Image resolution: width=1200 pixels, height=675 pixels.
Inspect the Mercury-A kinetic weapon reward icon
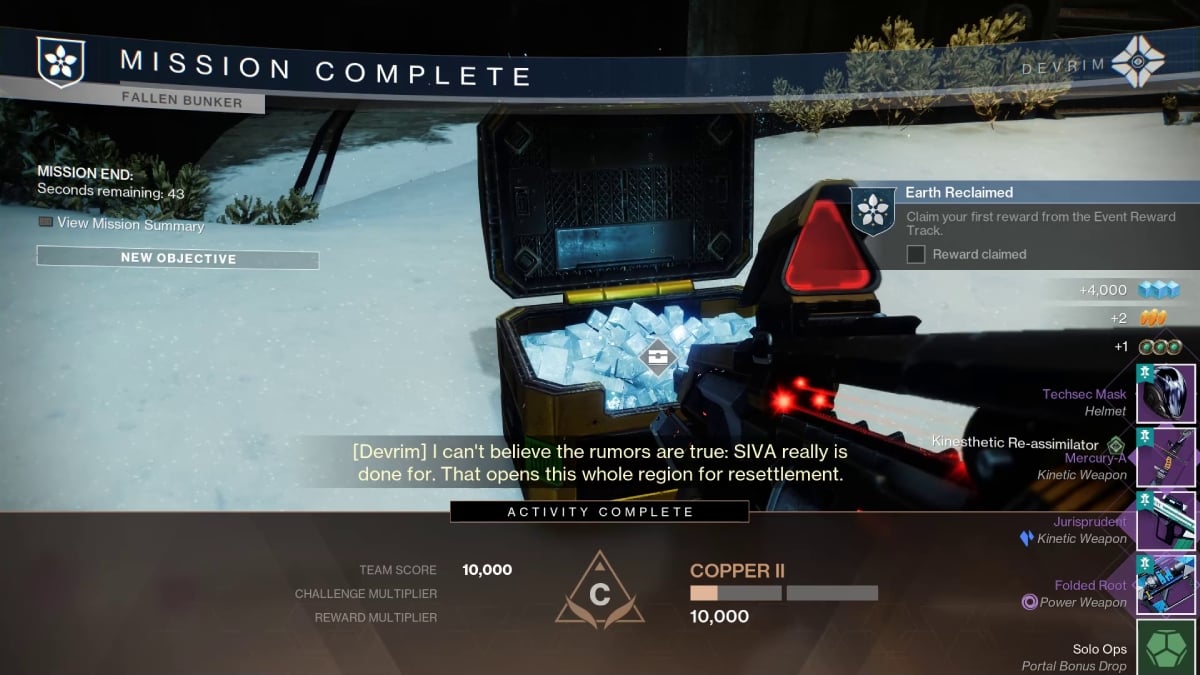point(1166,457)
